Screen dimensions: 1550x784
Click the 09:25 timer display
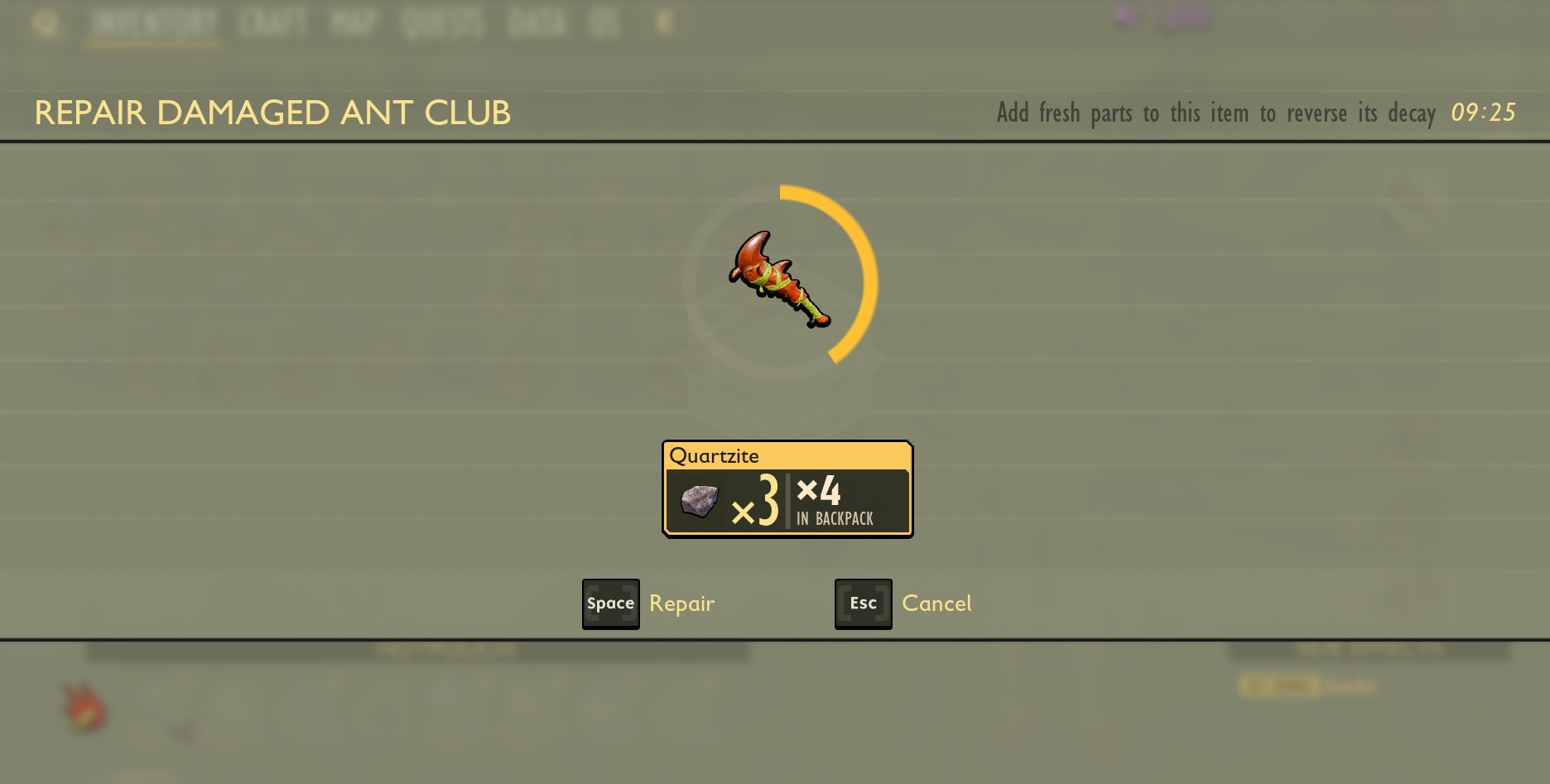pos(1485,113)
